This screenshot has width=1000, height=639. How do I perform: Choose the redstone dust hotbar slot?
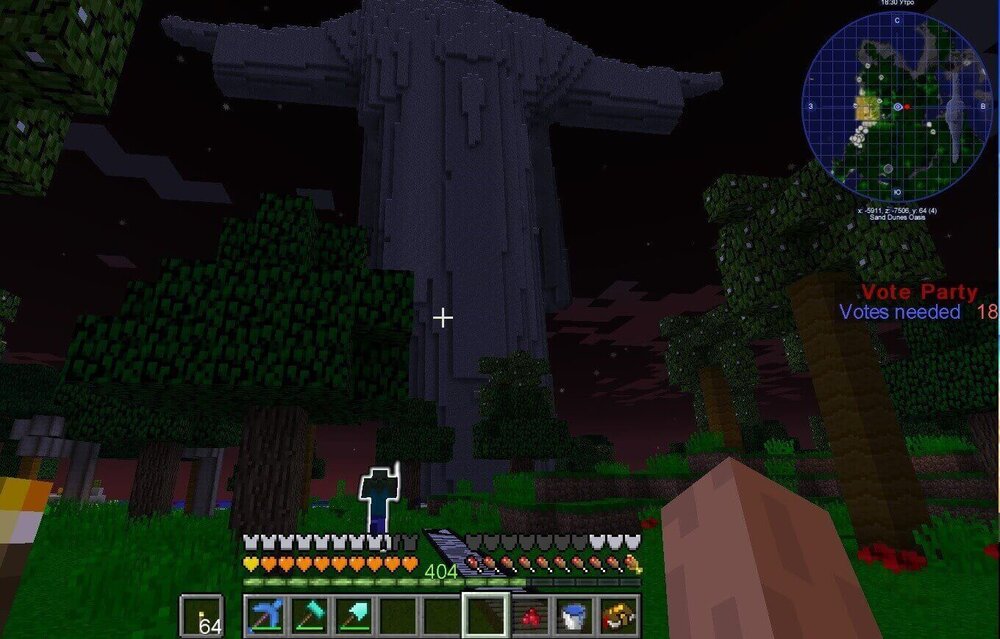click(x=530, y=614)
